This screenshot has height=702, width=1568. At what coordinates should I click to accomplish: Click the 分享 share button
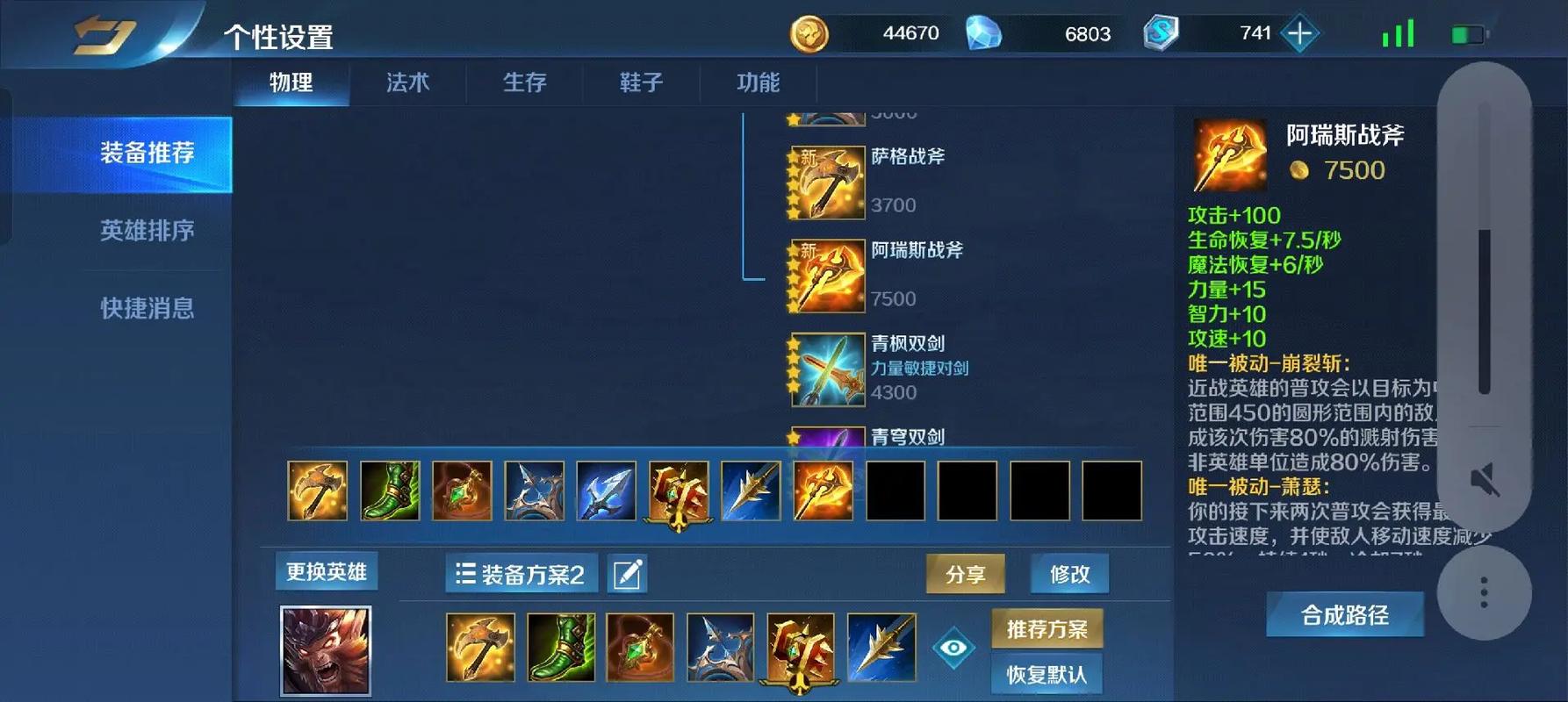[966, 573]
